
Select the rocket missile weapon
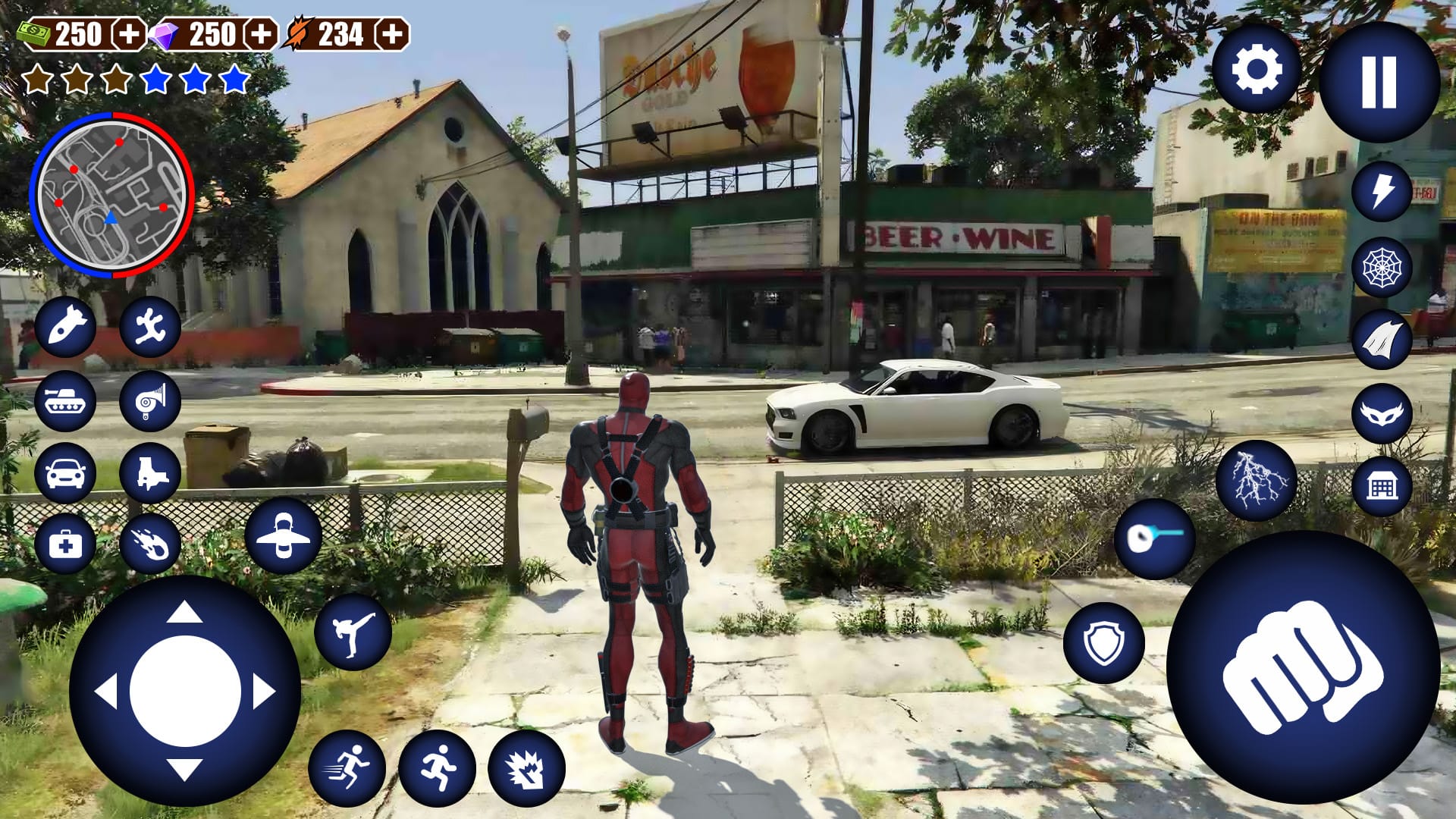click(x=67, y=329)
